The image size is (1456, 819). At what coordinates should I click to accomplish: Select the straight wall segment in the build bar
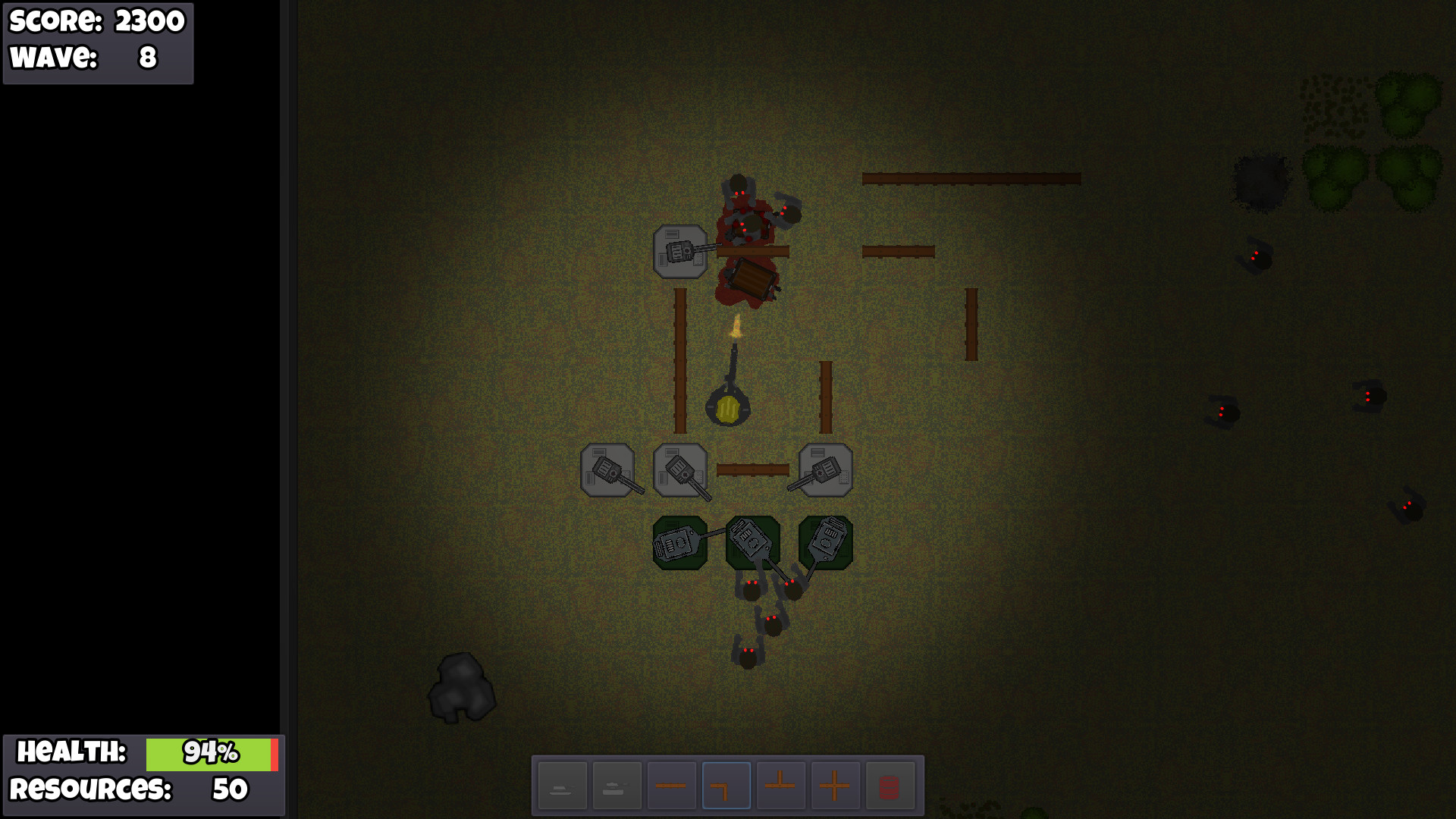(x=672, y=784)
